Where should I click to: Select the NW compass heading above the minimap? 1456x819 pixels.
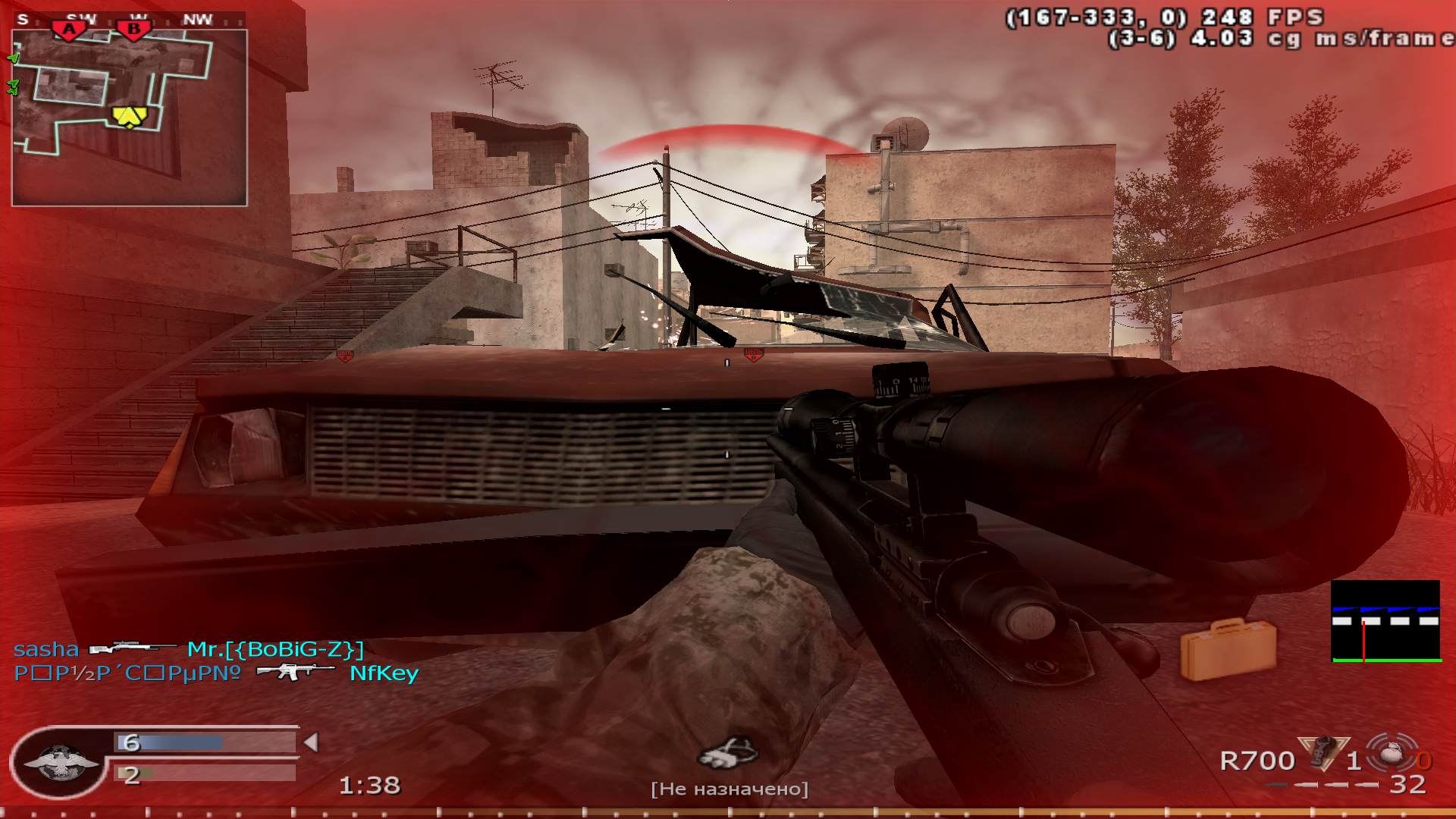(197, 20)
